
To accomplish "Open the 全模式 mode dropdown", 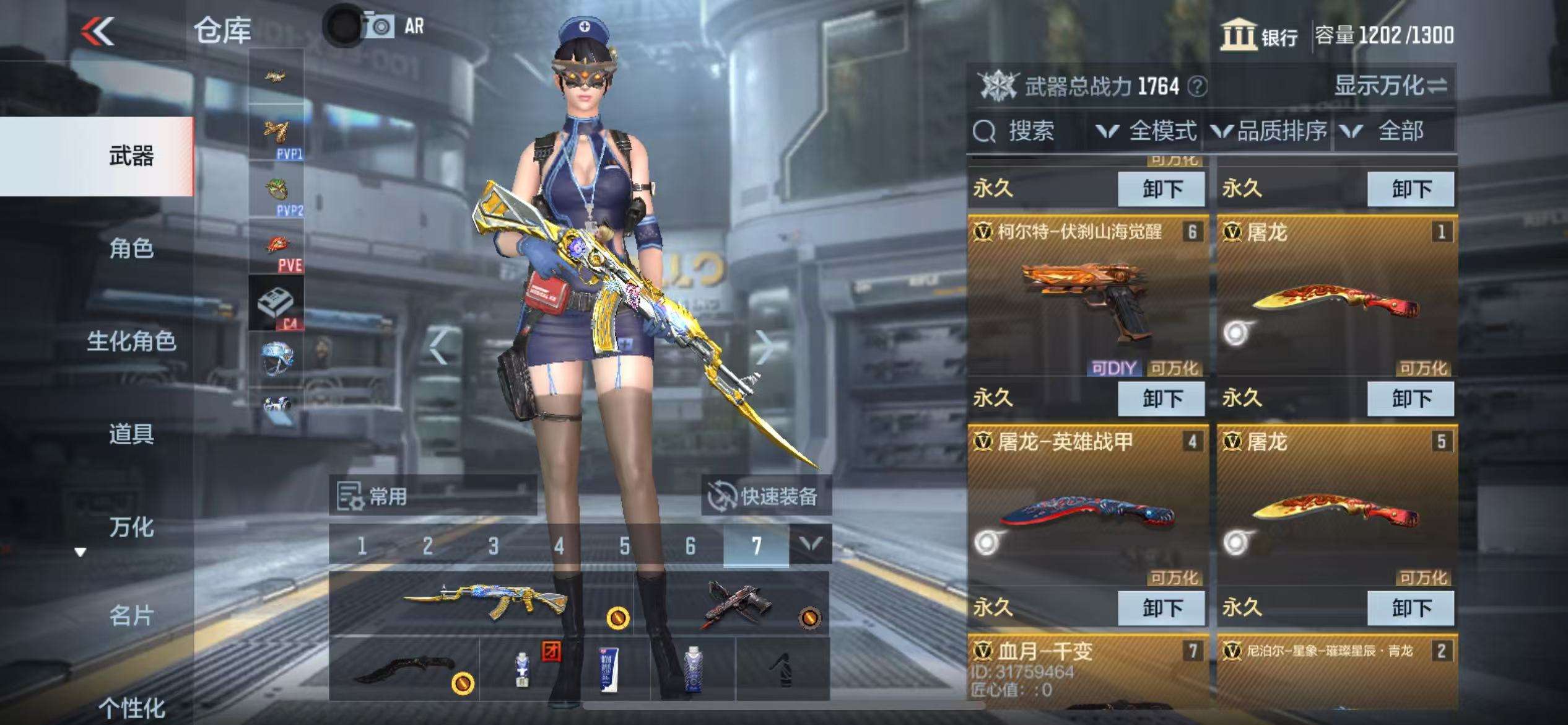I will pyautogui.click(x=1146, y=131).
